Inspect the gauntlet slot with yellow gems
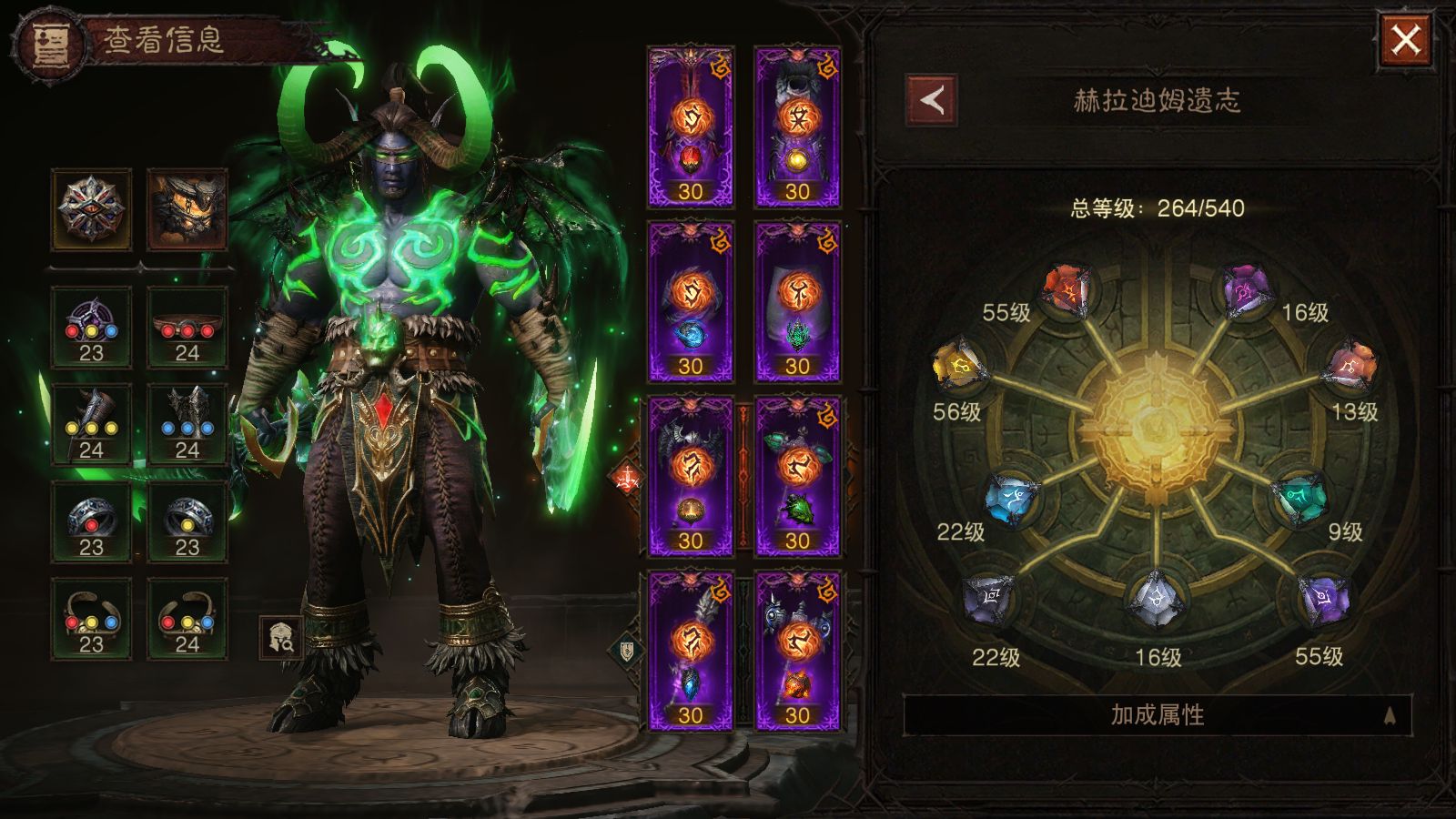 (x=91, y=425)
